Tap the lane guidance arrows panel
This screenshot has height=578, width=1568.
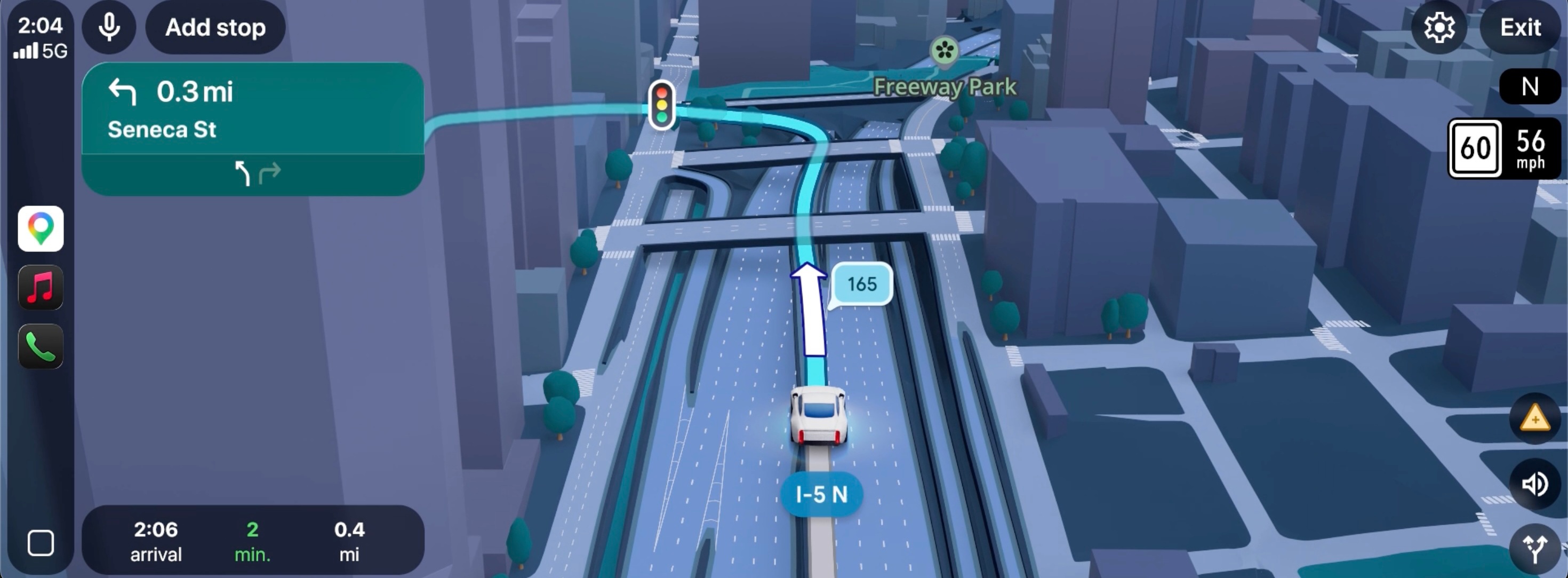coord(255,173)
